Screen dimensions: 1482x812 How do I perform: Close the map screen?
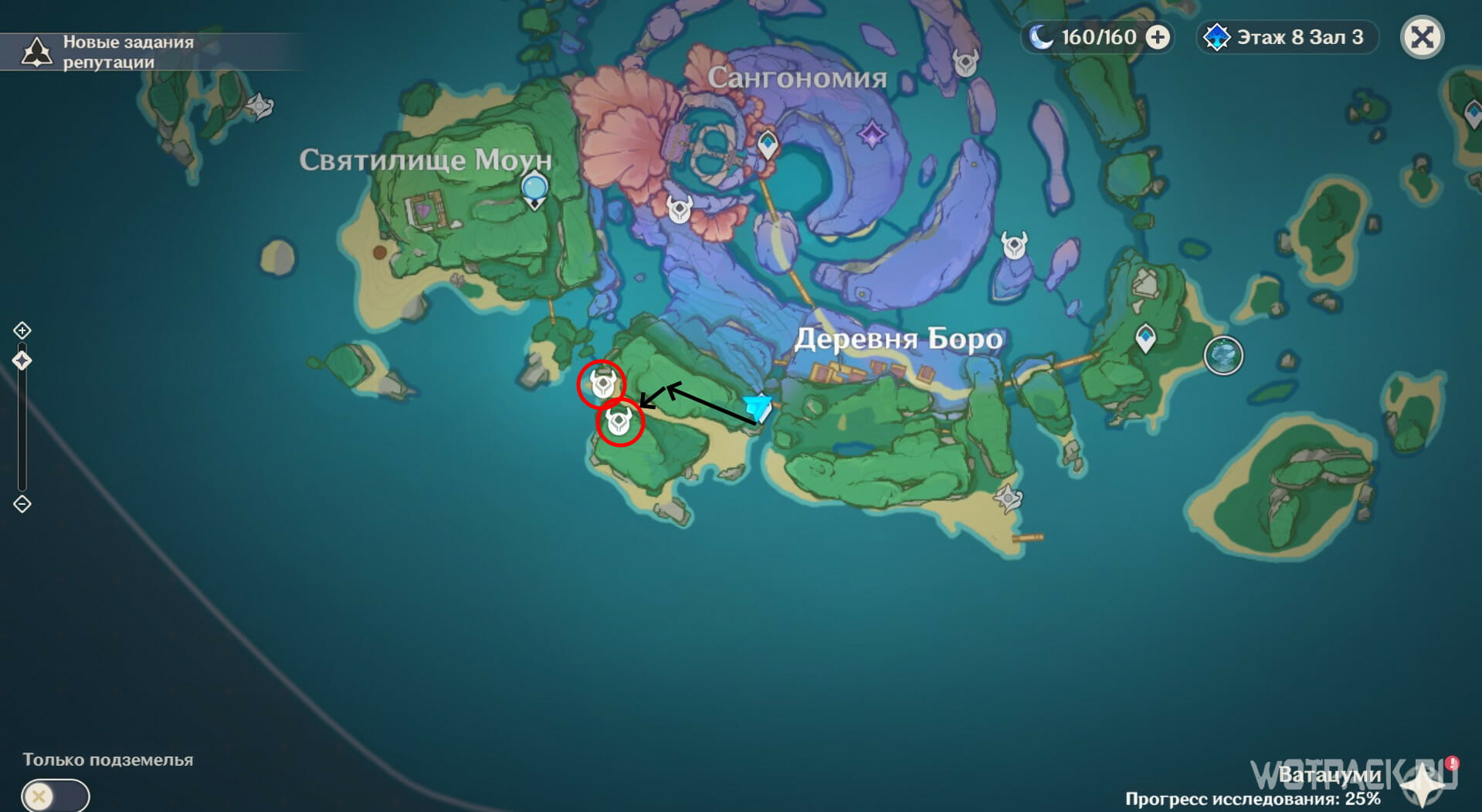coord(1422,37)
